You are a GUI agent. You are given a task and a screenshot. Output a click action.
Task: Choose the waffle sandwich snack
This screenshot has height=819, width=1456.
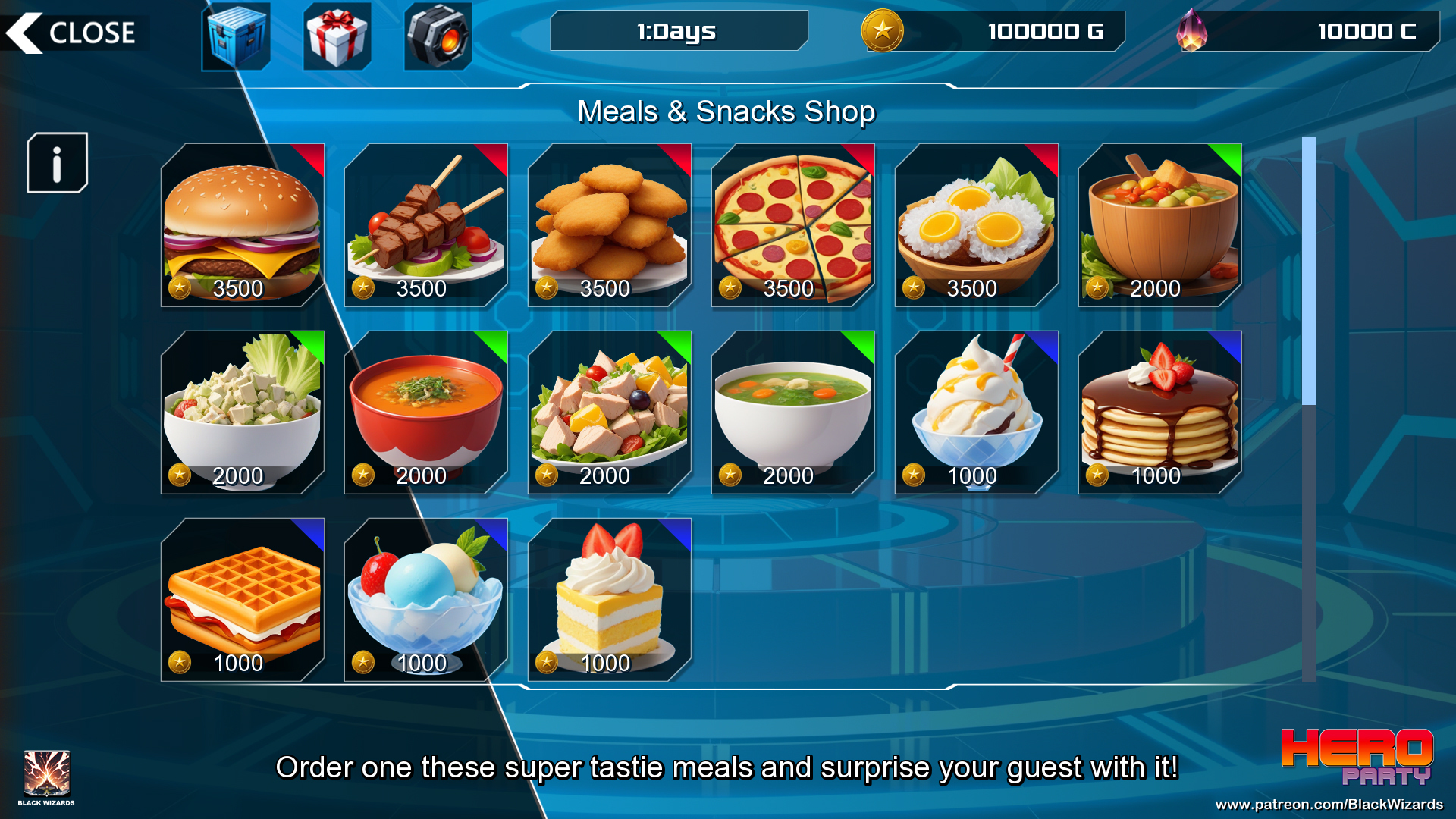[243, 600]
